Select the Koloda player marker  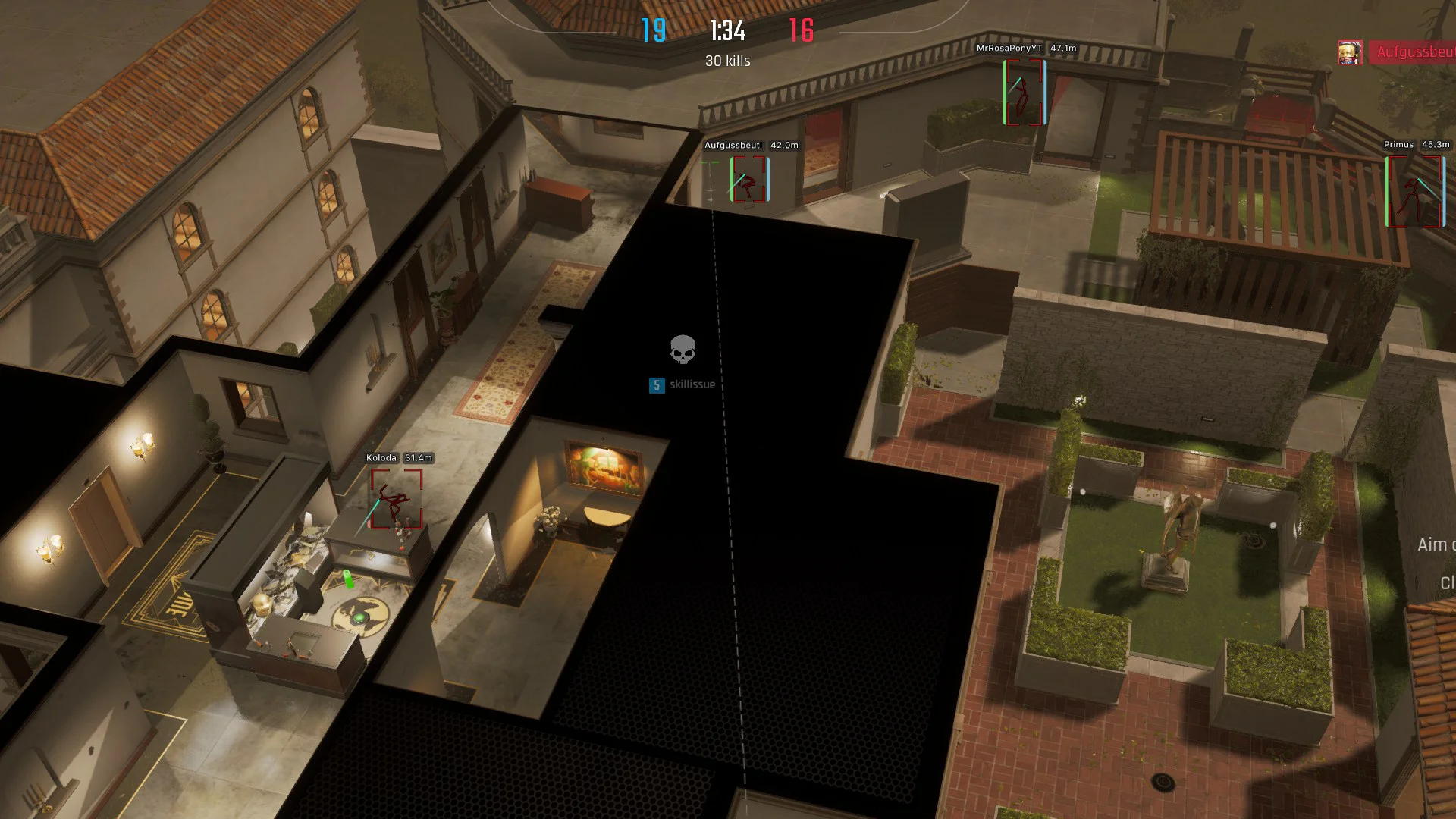click(396, 499)
